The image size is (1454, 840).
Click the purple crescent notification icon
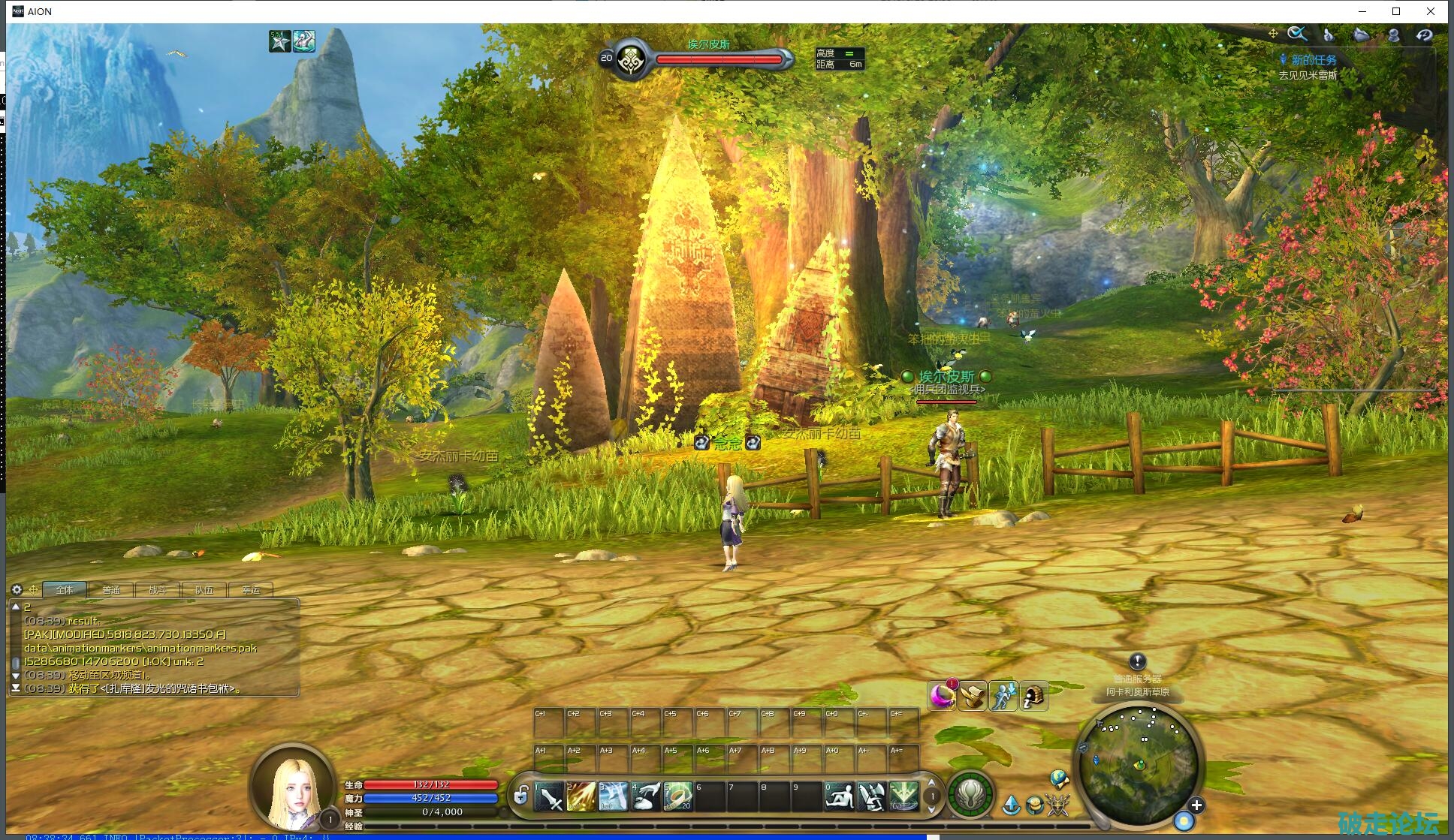(942, 696)
